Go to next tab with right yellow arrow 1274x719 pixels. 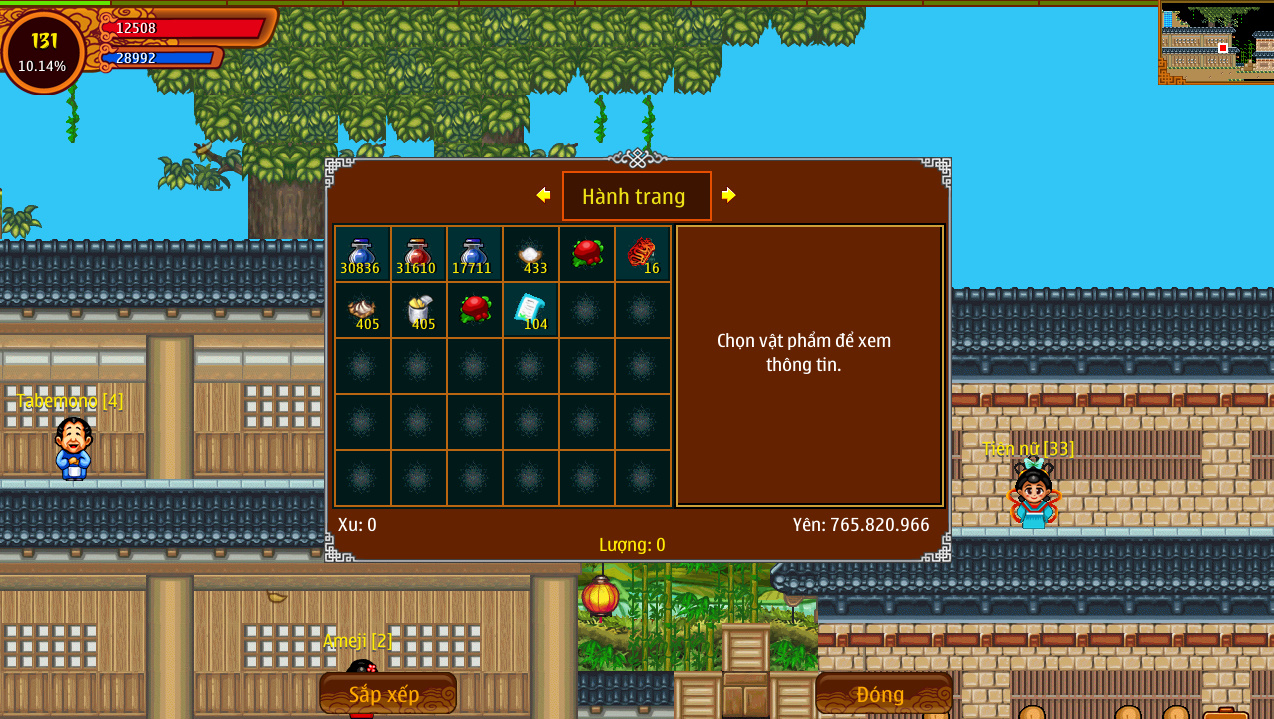point(729,195)
